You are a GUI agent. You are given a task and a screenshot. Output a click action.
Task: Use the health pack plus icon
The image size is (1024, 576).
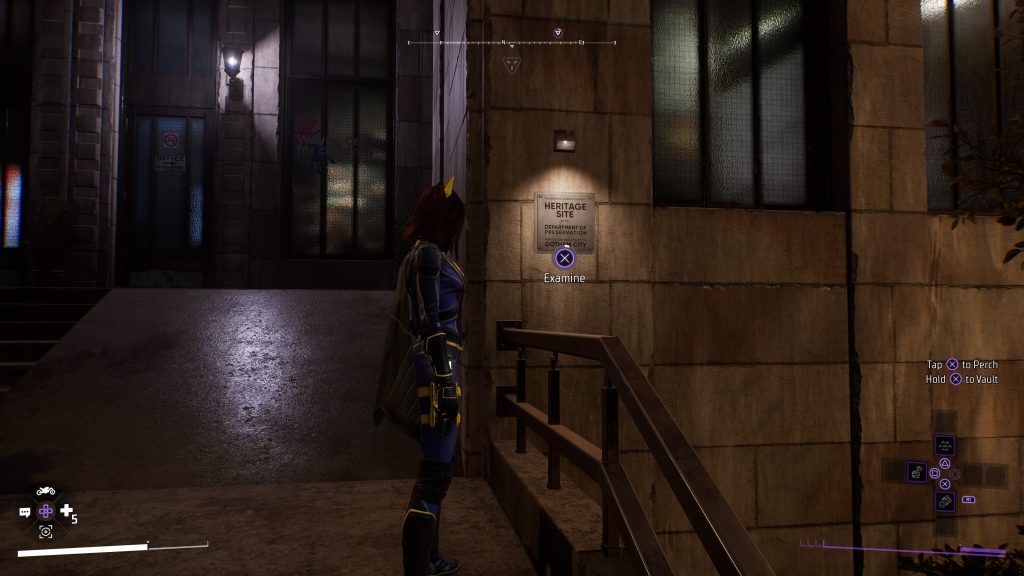click(67, 511)
